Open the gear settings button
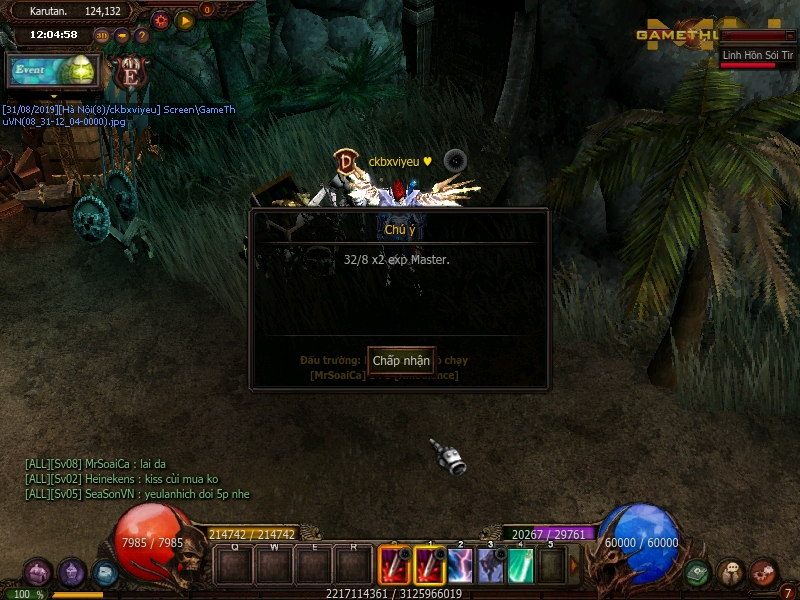This screenshot has height=600, width=800. click(161, 19)
